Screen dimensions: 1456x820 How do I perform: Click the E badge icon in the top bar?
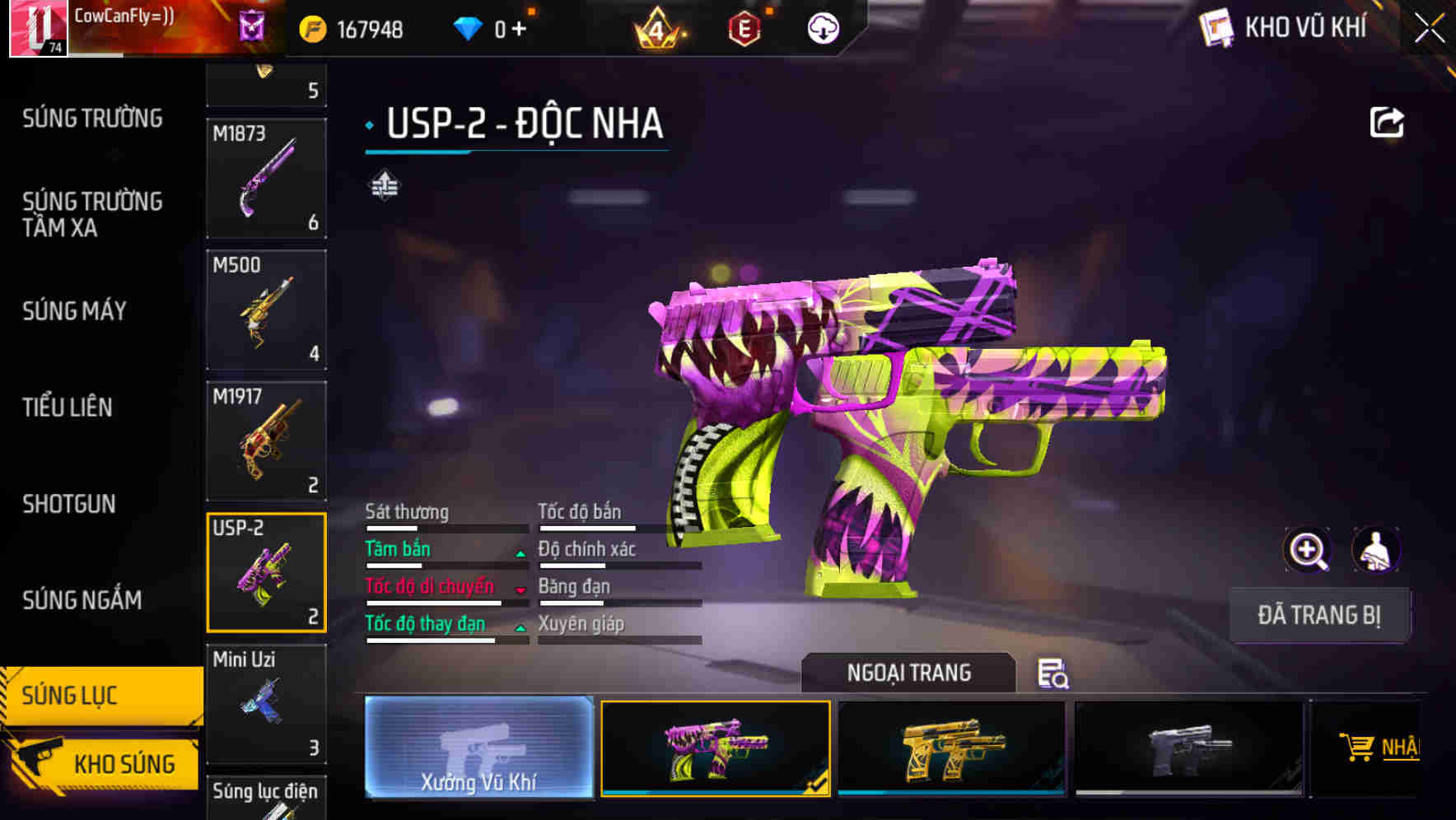point(744,27)
